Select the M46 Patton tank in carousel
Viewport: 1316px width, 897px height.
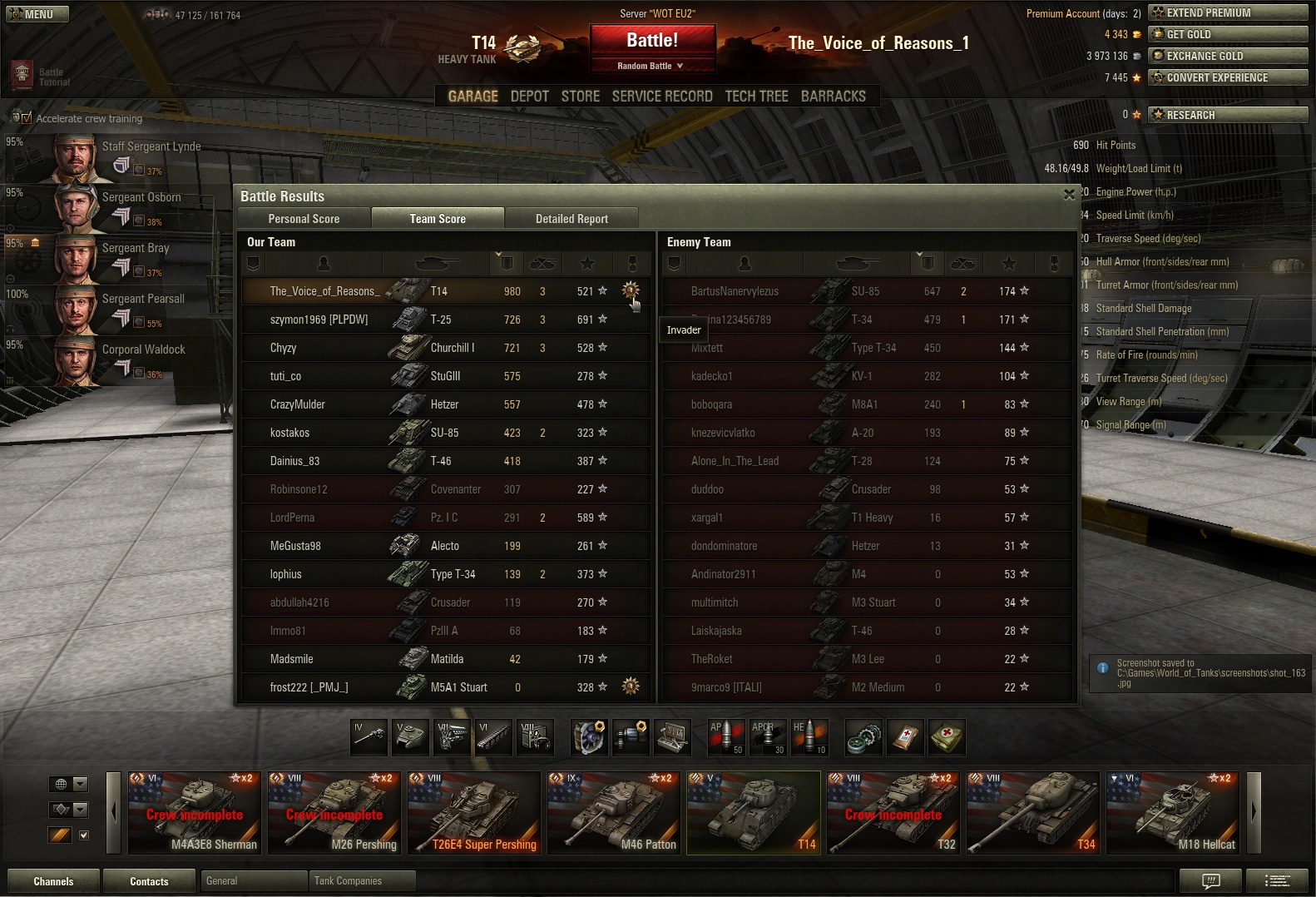(613, 812)
